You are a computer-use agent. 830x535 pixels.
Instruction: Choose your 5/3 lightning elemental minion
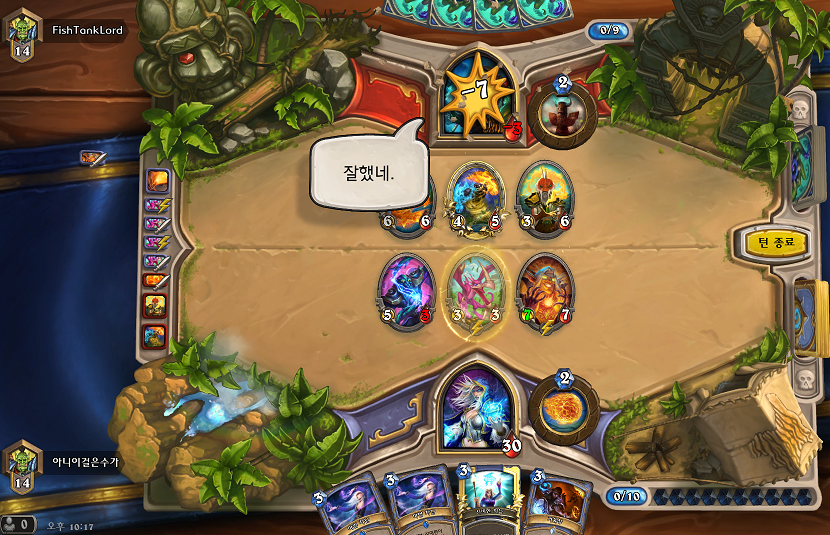tap(406, 290)
